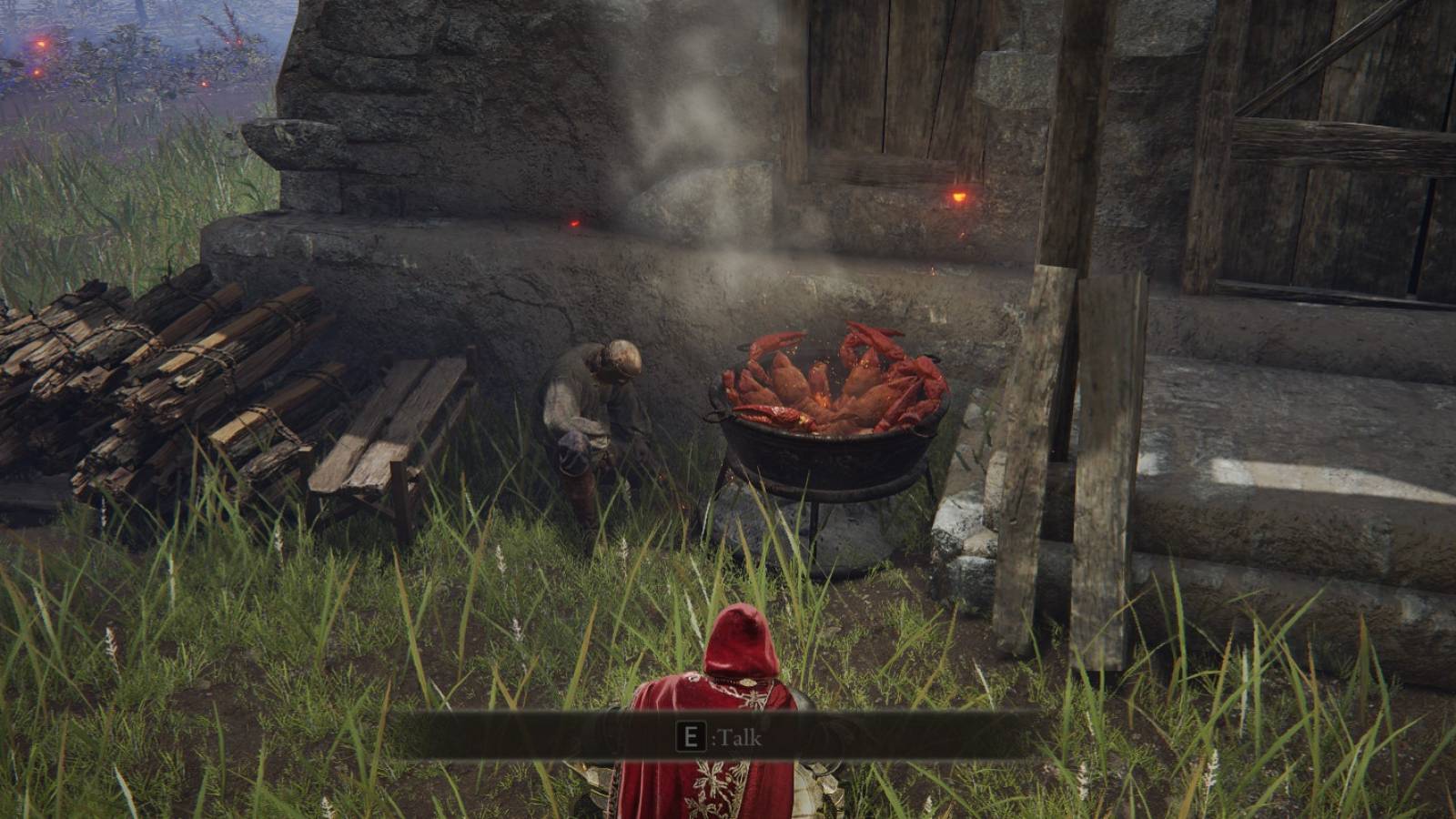Select the Talk interaction prompt
This screenshot has width=1456, height=819.
[737, 739]
